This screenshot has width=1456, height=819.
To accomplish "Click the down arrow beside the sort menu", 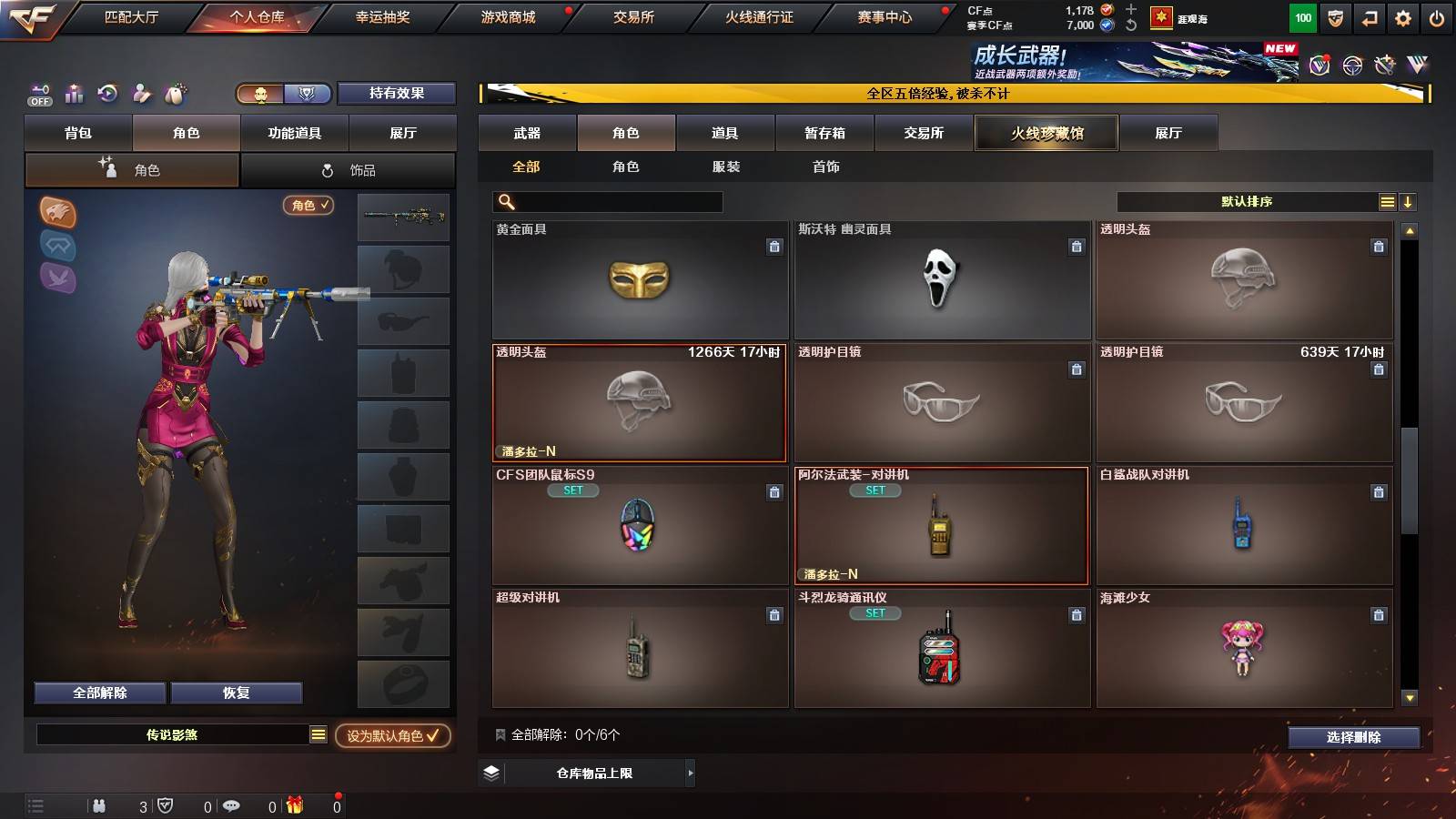I will [x=1409, y=201].
